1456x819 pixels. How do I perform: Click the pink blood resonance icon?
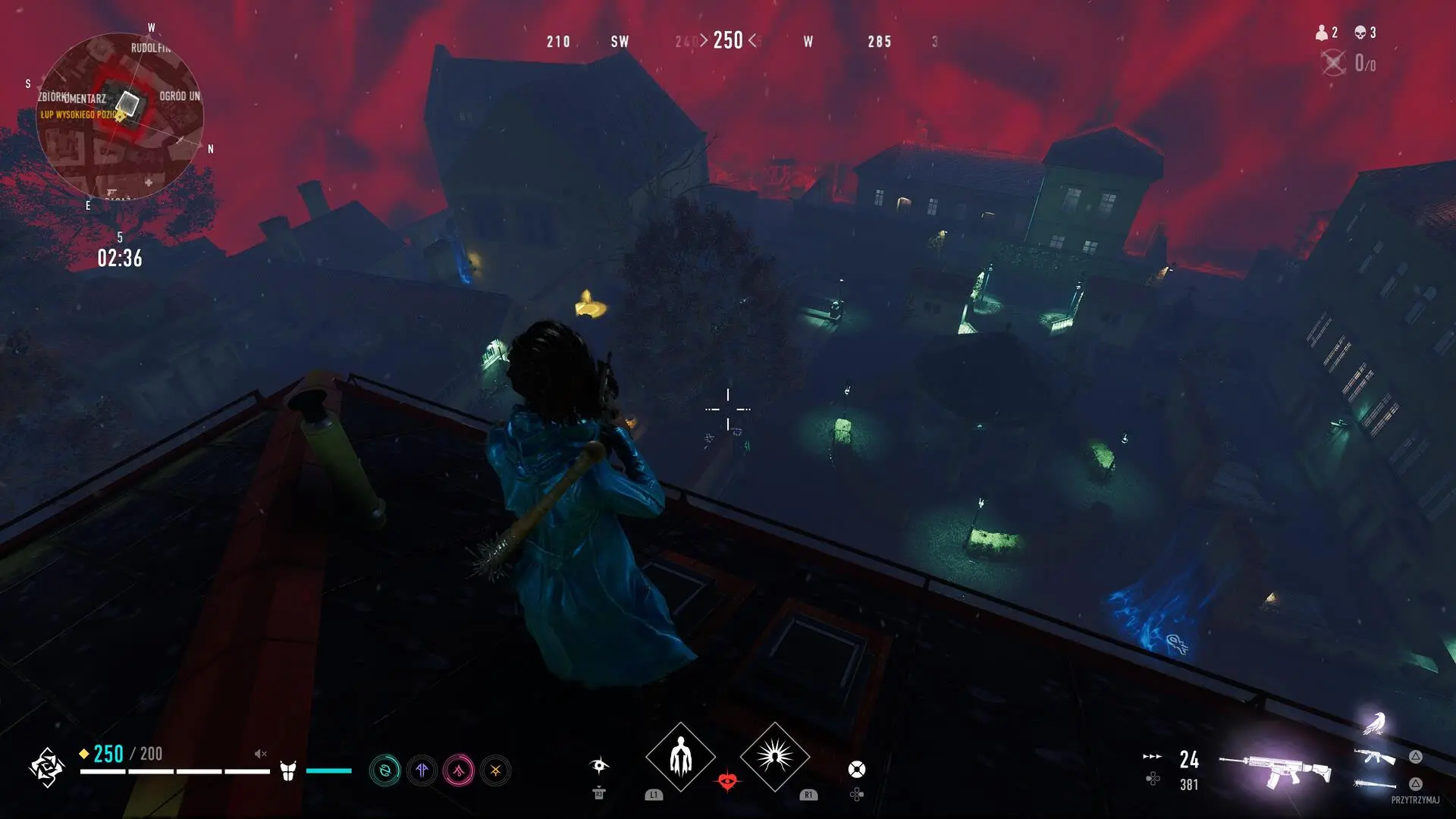click(x=459, y=771)
